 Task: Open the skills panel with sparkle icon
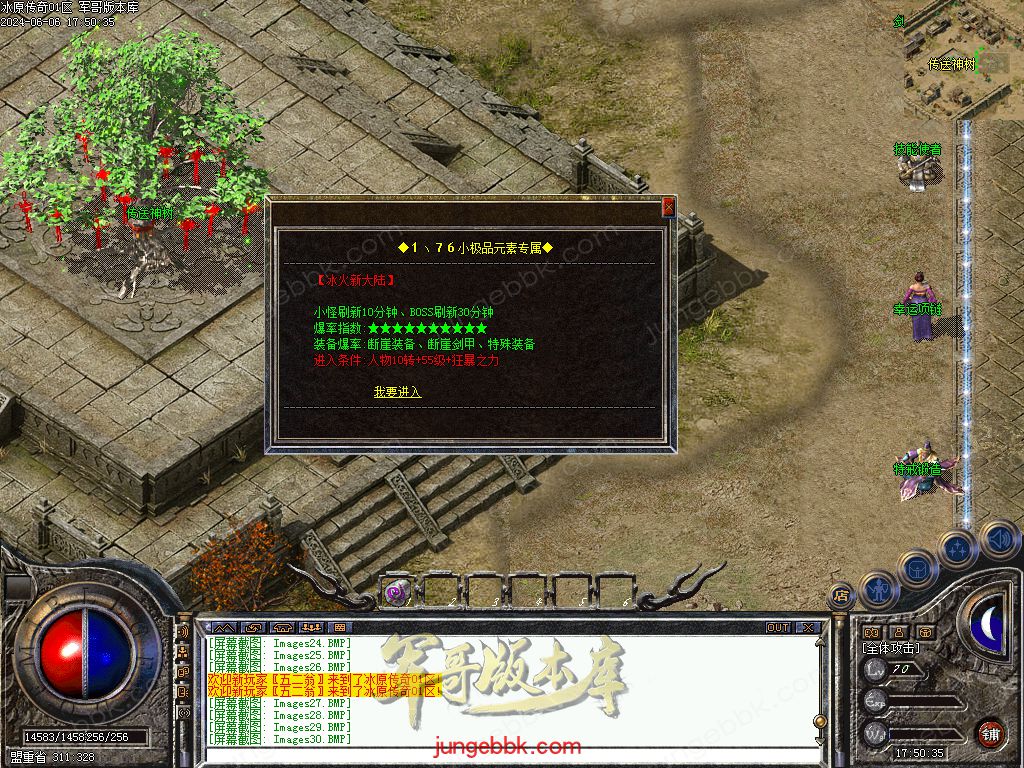[x=958, y=548]
